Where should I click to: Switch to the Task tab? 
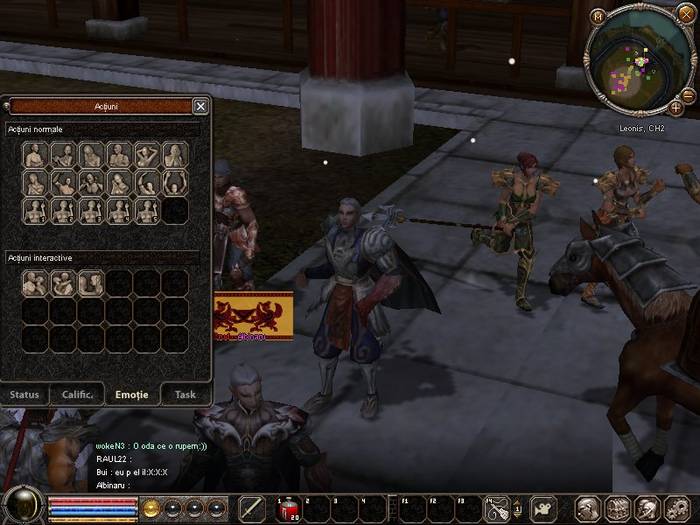(x=185, y=394)
